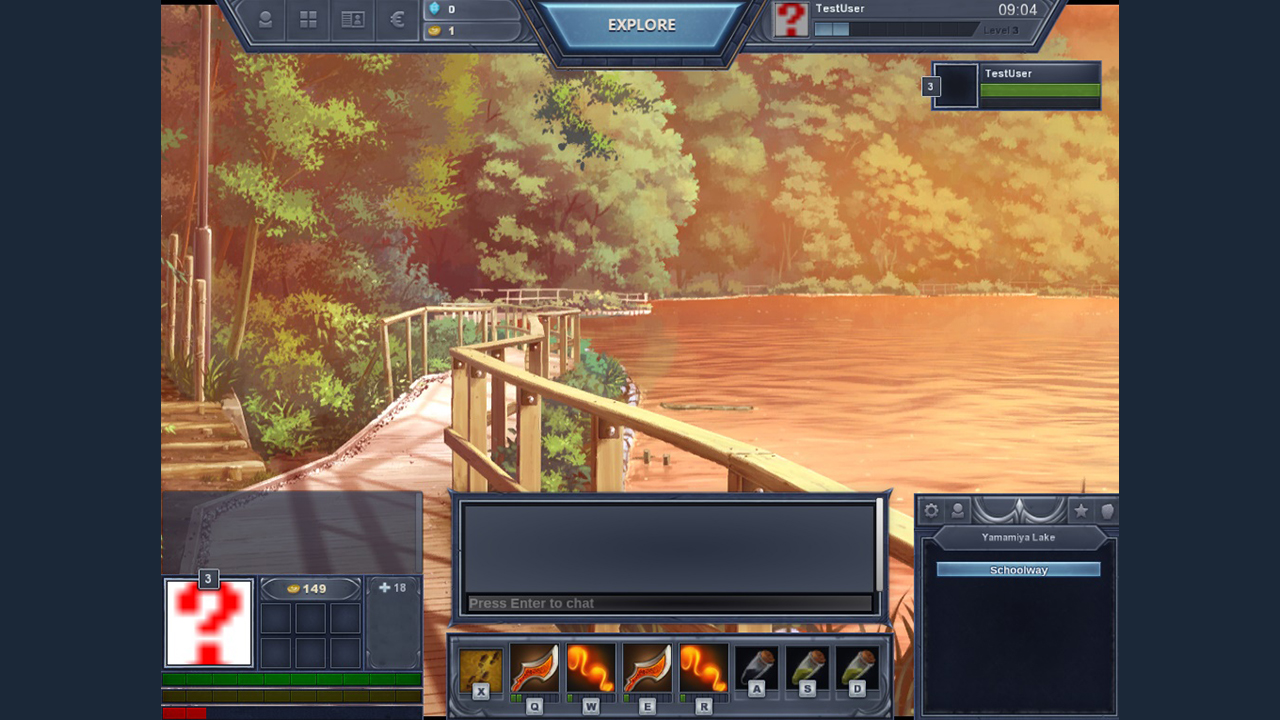Open the inventory grid icon
Viewport: 1280px width, 720px height.
click(x=307, y=18)
